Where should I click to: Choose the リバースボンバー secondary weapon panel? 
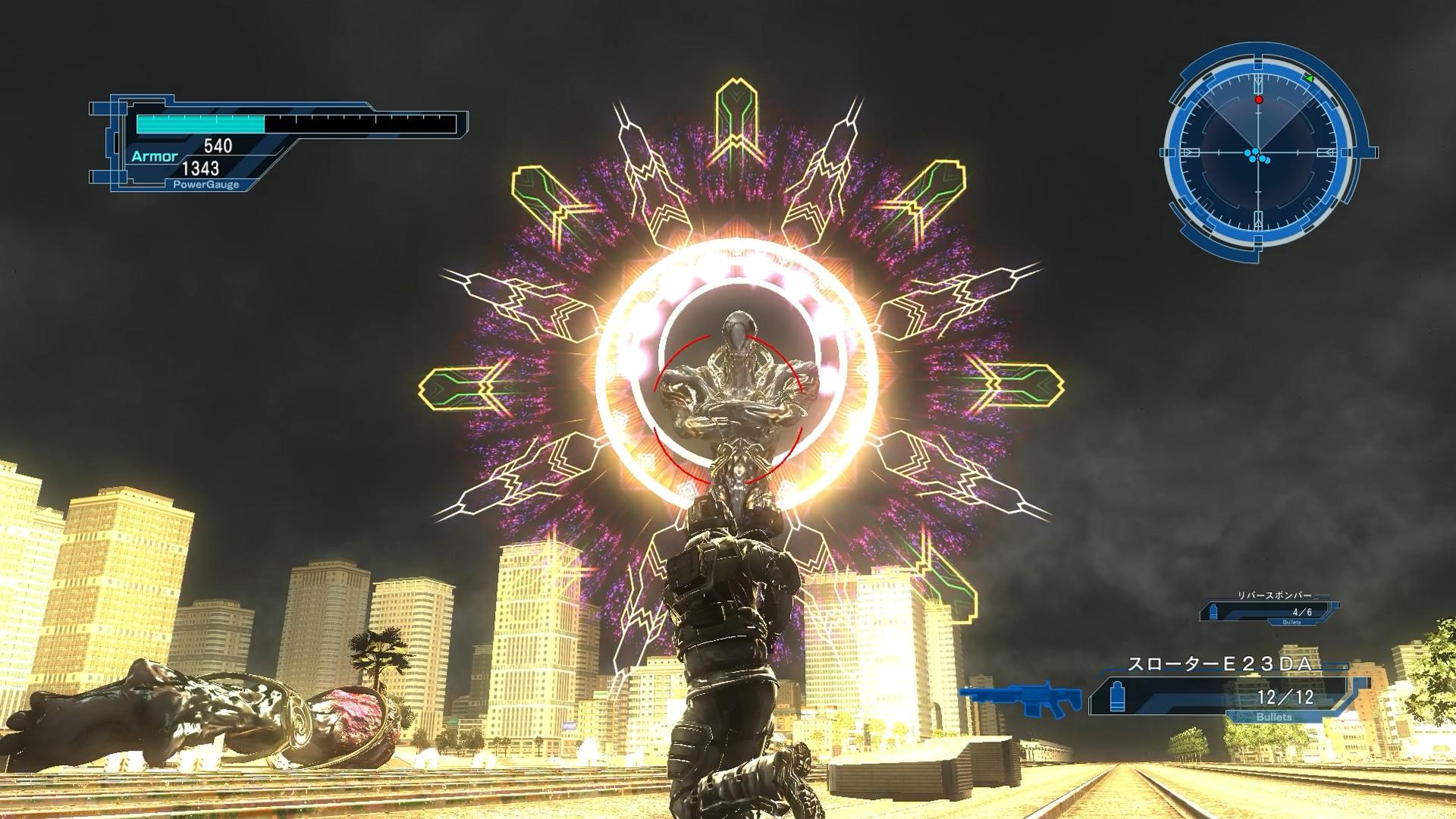coord(1269,609)
